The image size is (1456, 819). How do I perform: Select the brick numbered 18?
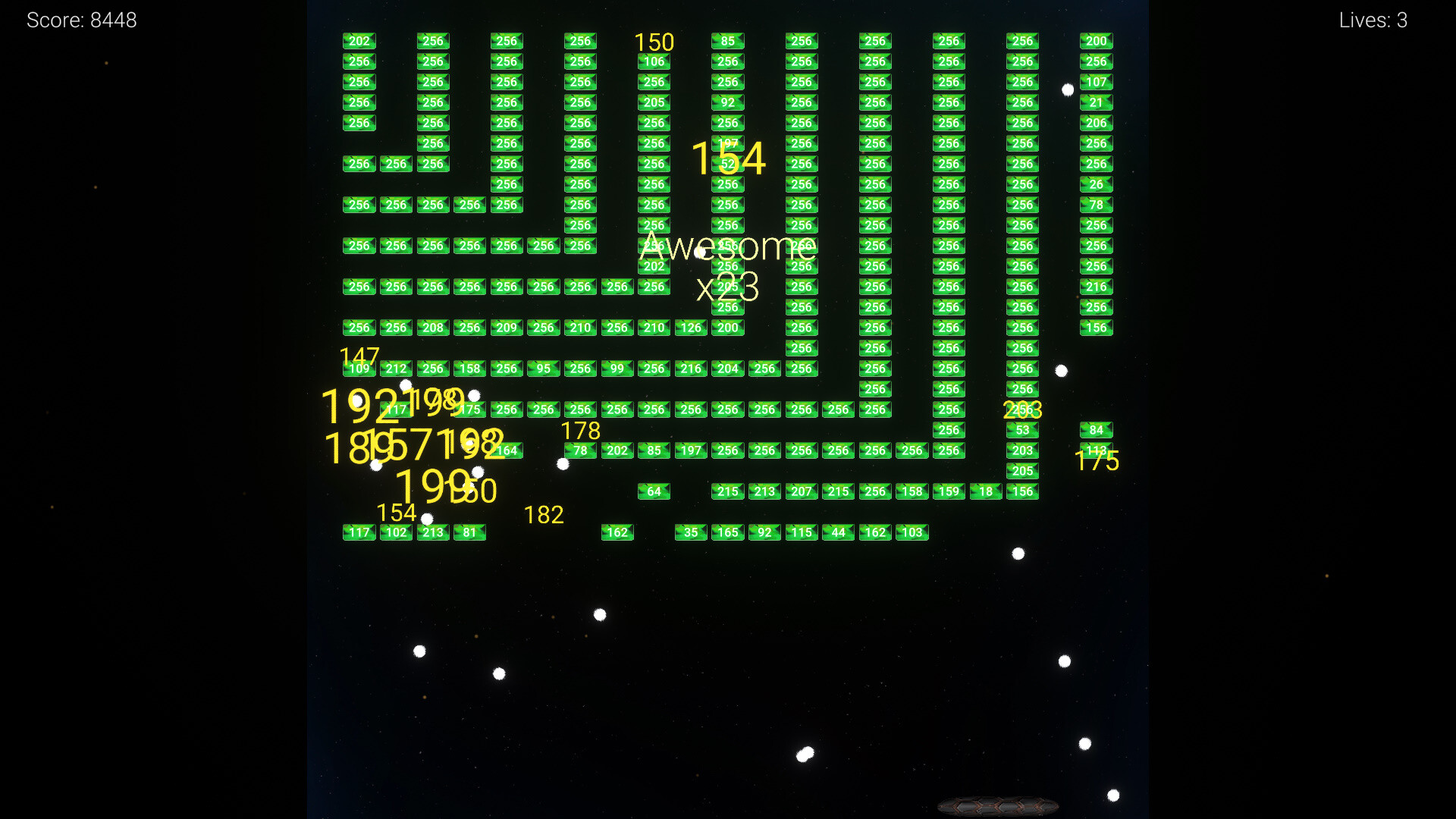[x=985, y=491]
